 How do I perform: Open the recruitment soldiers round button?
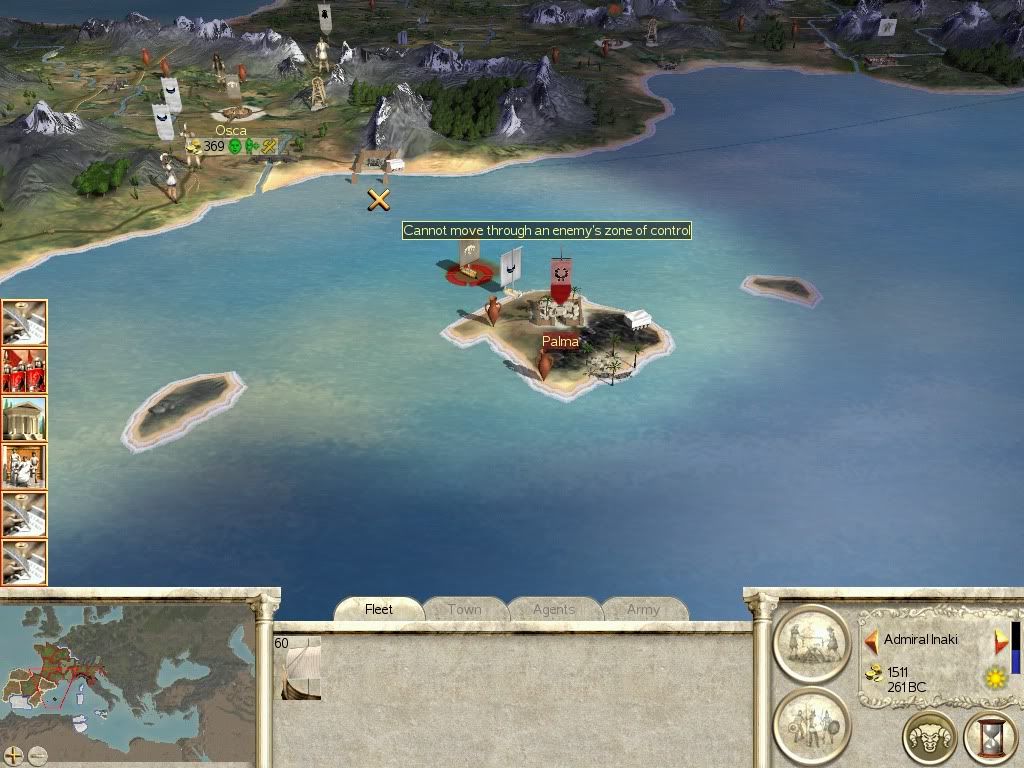(811, 724)
